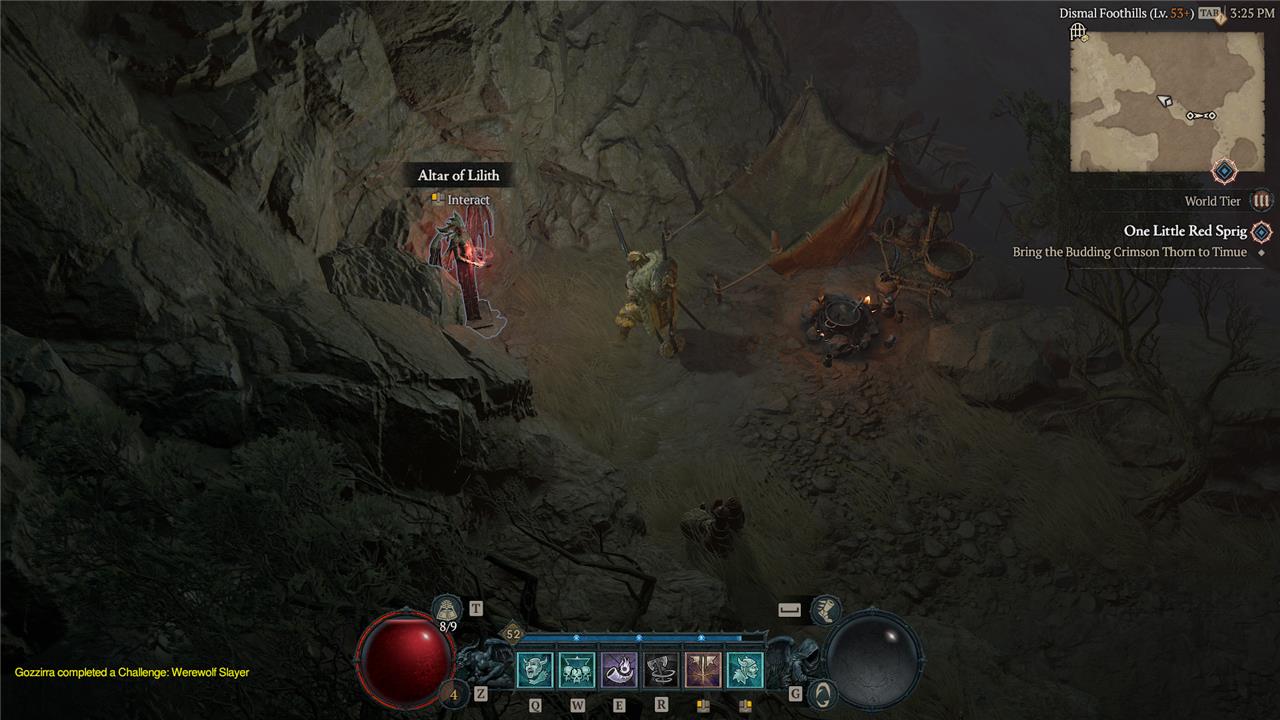Screen dimensions: 1280x720
Task: Use the crossed weapons skill
Action: pyautogui.click(x=703, y=670)
